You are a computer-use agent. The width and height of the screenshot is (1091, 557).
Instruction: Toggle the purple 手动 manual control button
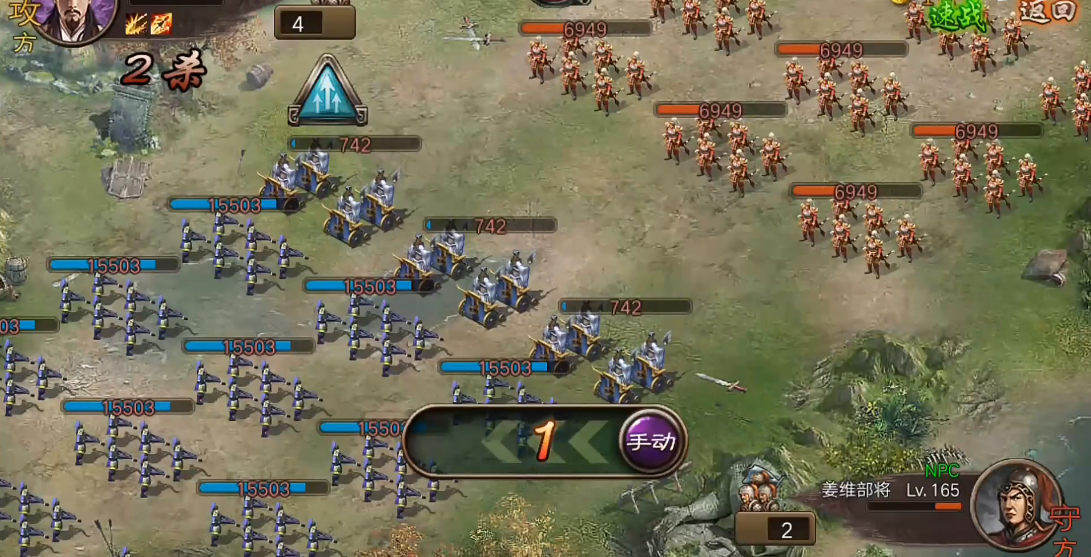(x=651, y=441)
